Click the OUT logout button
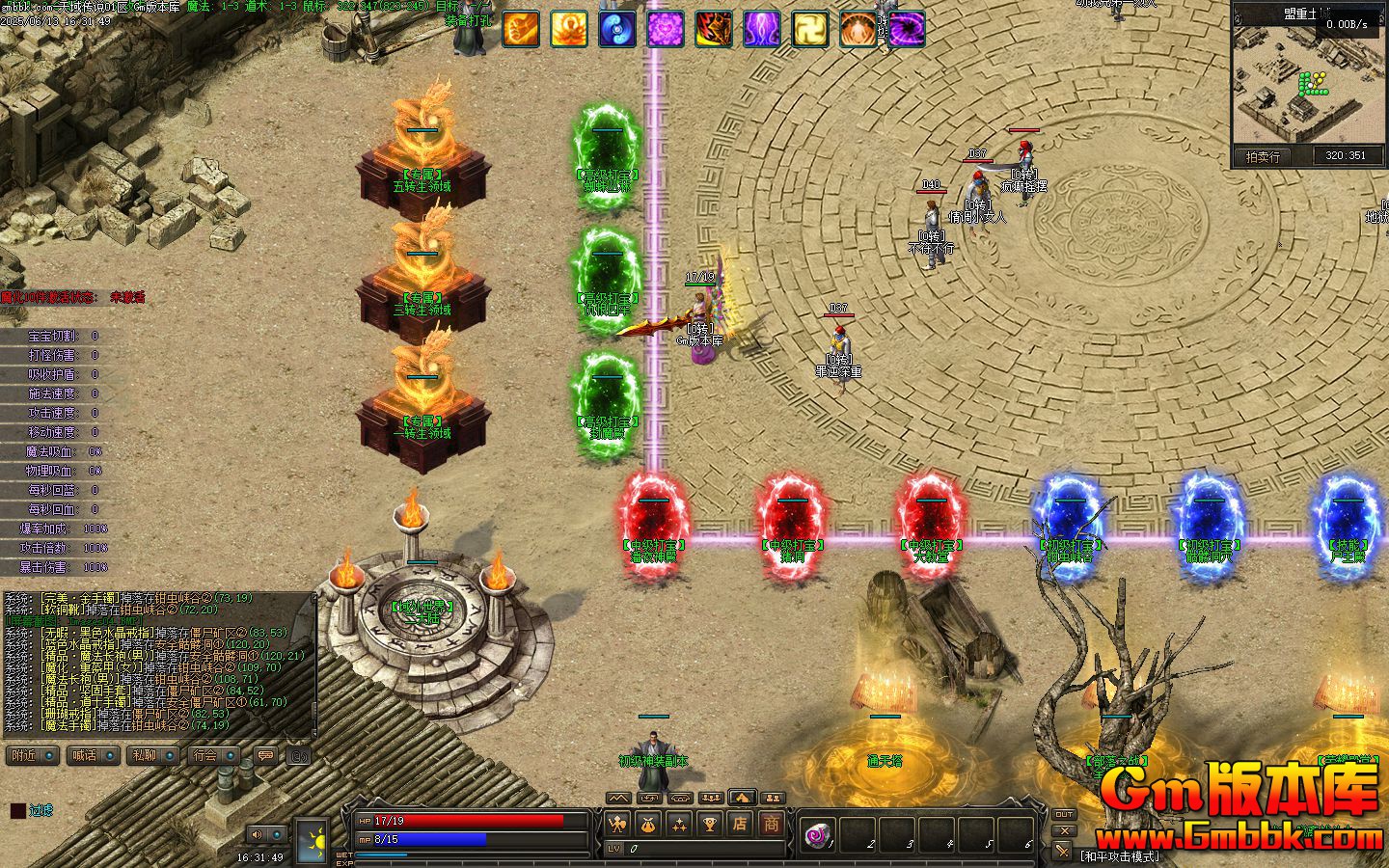The image size is (1389, 868). [1063, 815]
